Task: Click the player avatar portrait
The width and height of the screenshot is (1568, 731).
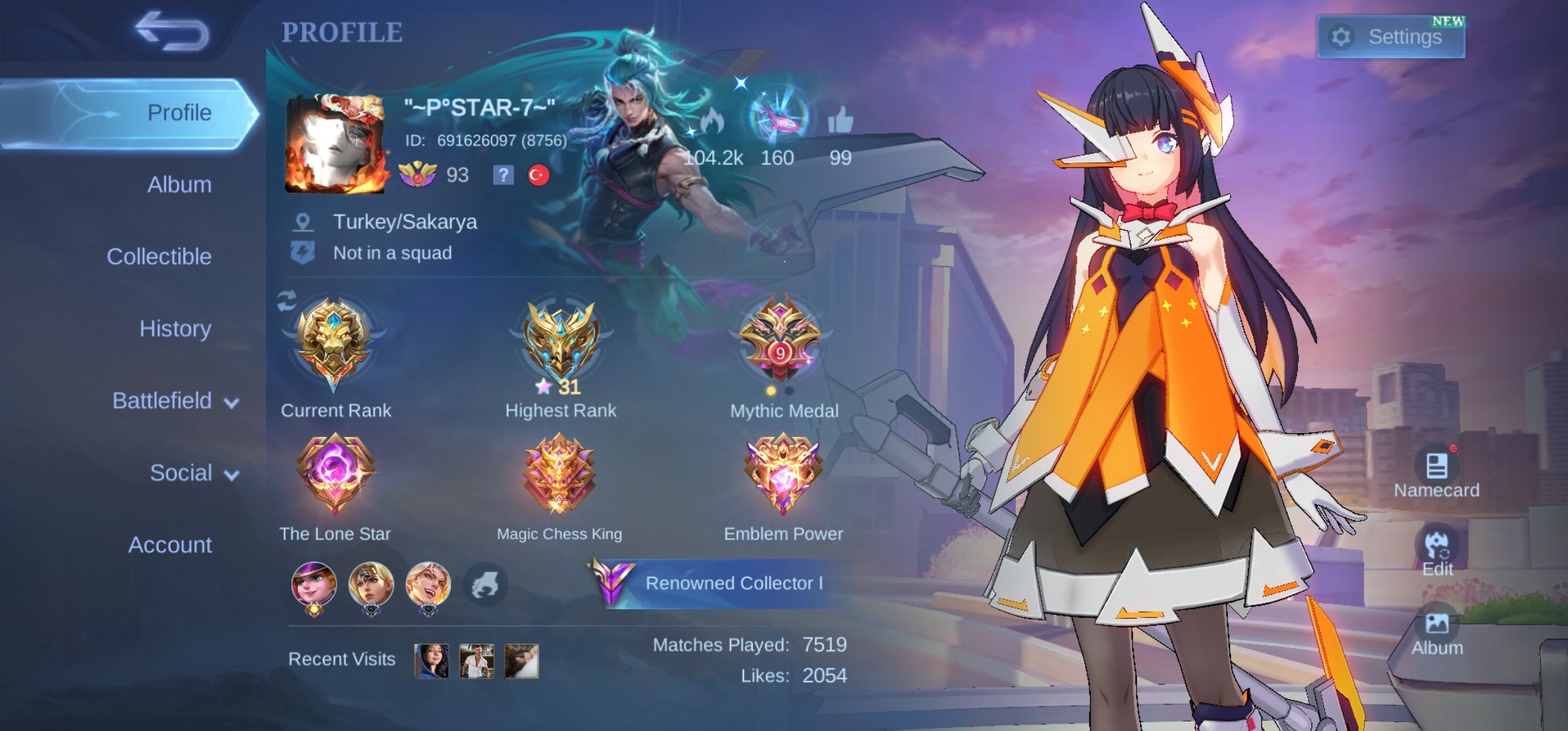Action: 336,143
